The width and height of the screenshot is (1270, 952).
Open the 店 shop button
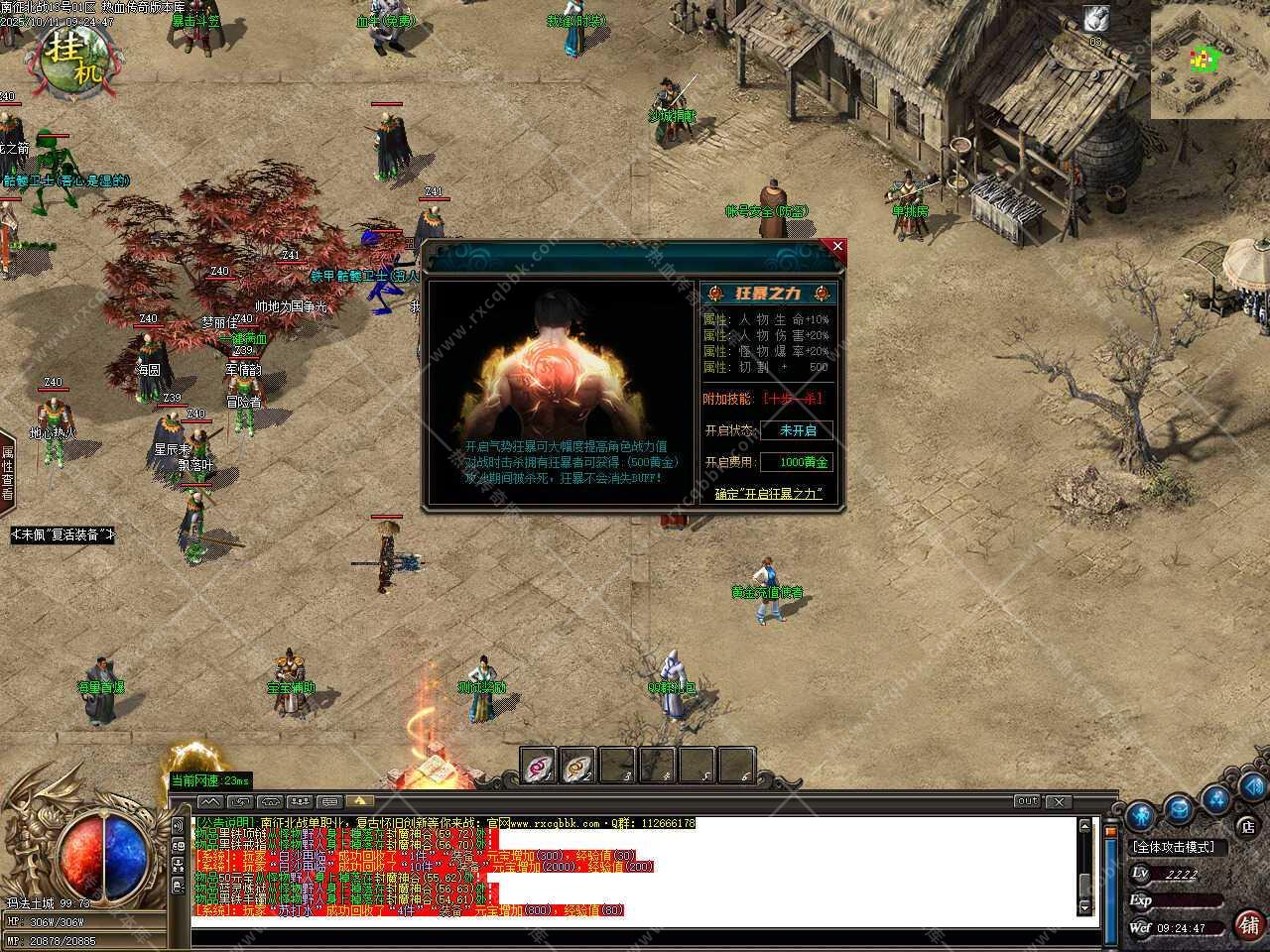pos(1247,825)
